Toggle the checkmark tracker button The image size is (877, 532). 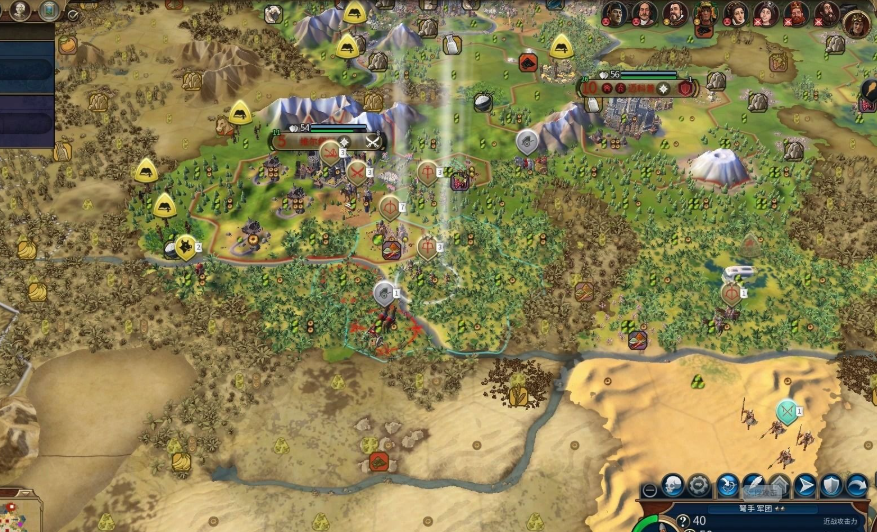pyautogui.click(x=74, y=14)
